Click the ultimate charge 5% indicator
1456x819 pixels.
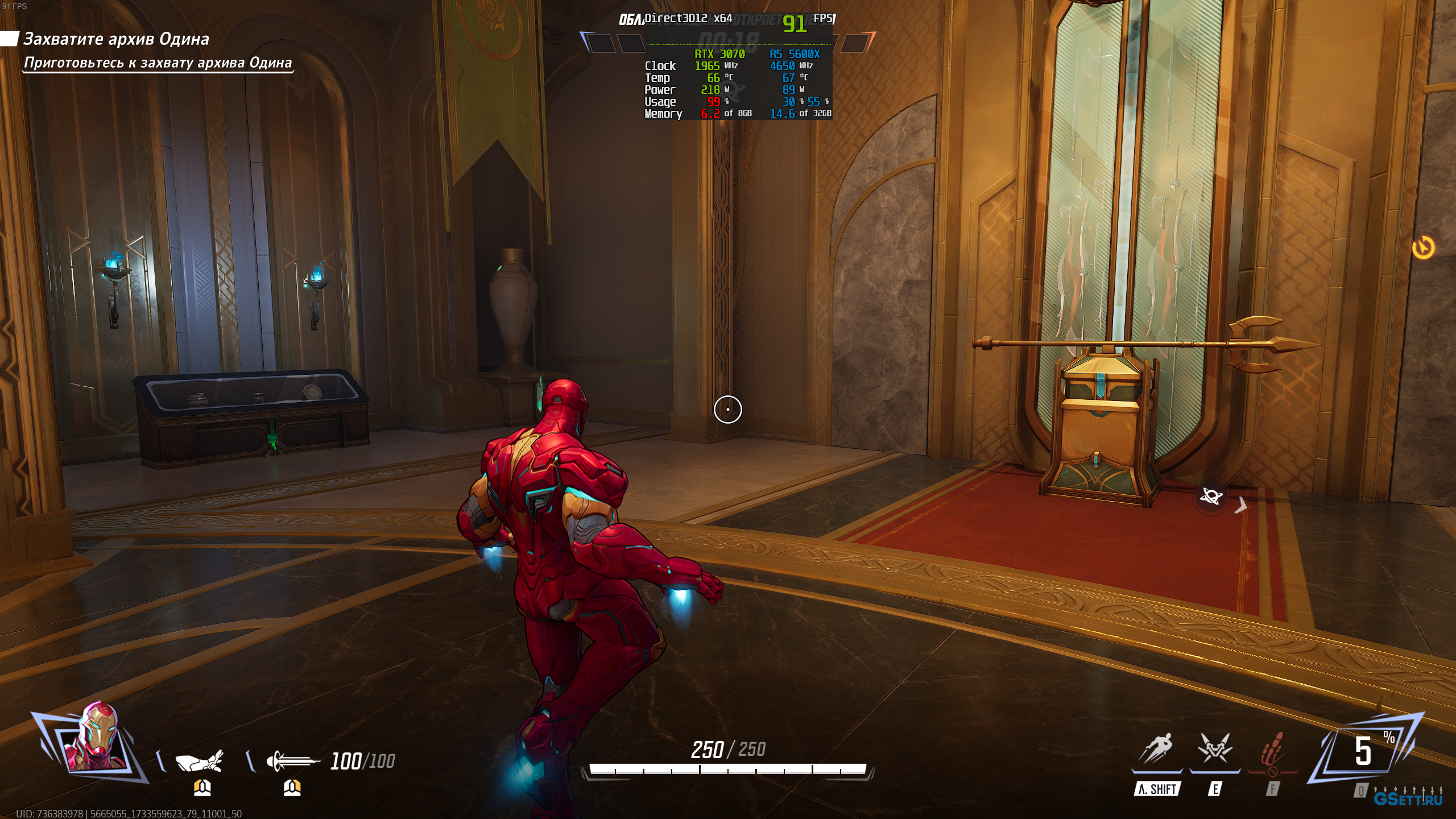coord(1366,751)
